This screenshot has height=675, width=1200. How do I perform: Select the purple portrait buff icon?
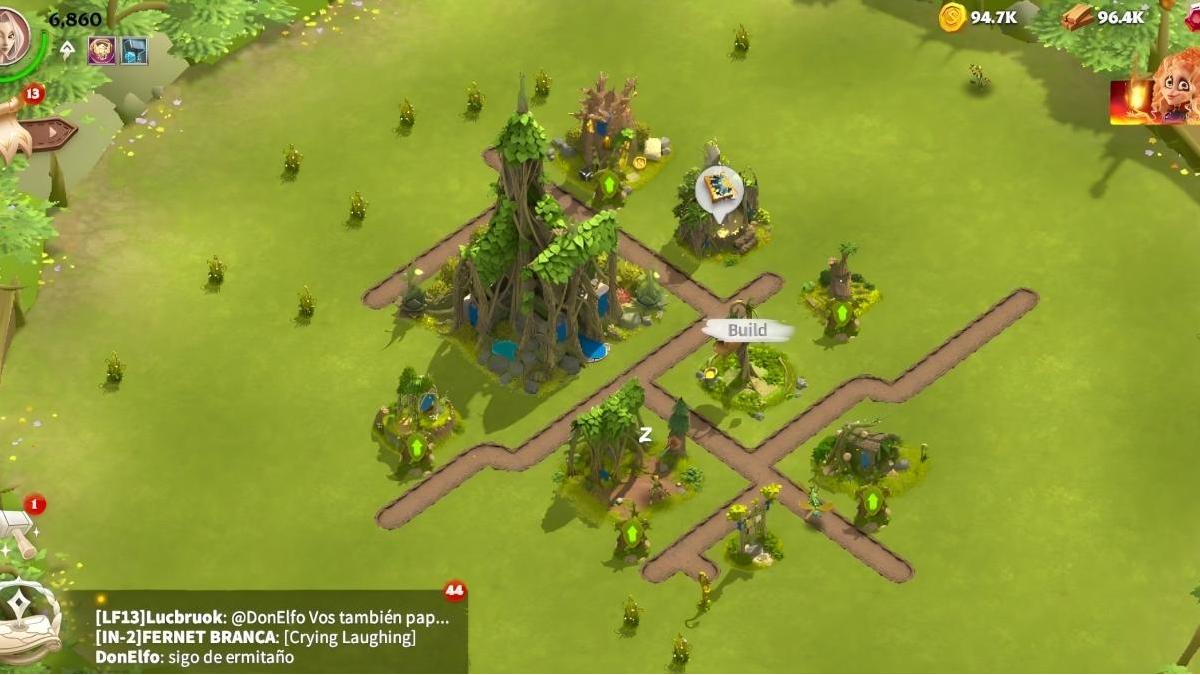click(101, 50)
